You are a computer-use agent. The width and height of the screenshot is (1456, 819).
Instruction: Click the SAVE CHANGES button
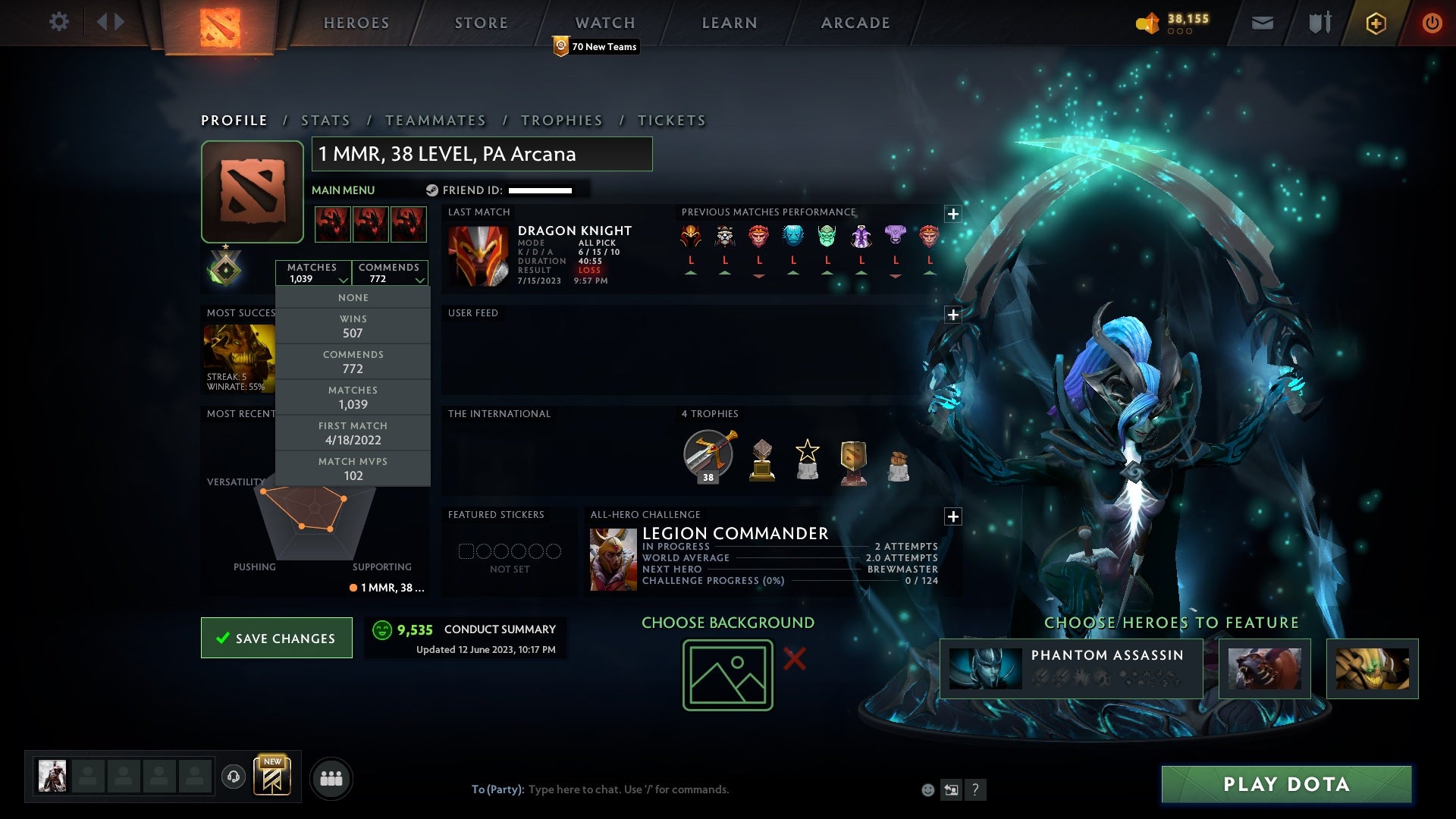coord(276,638)
